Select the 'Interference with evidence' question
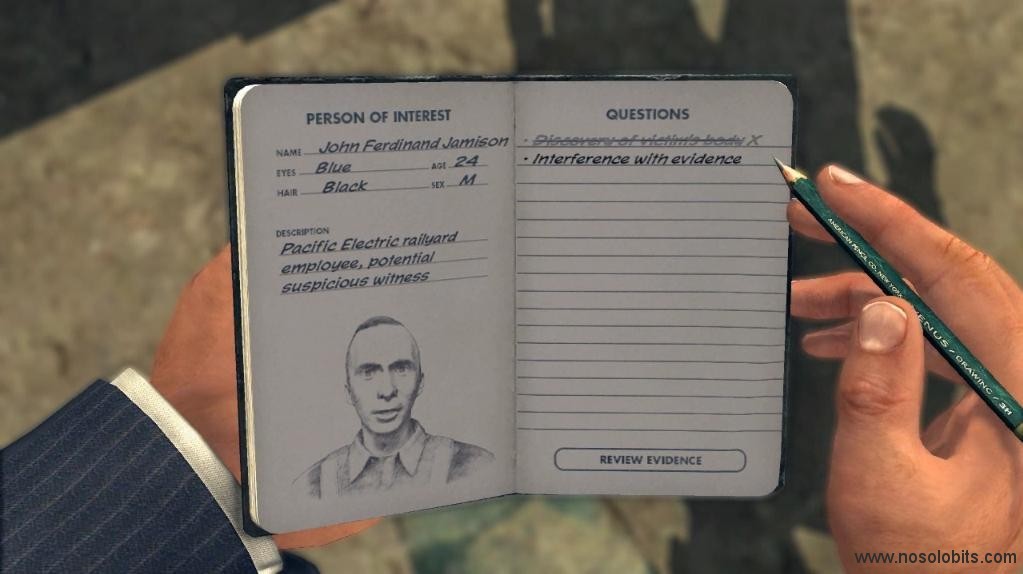Viewport: 1023px width, 574px height. click(x=637, y=160)
